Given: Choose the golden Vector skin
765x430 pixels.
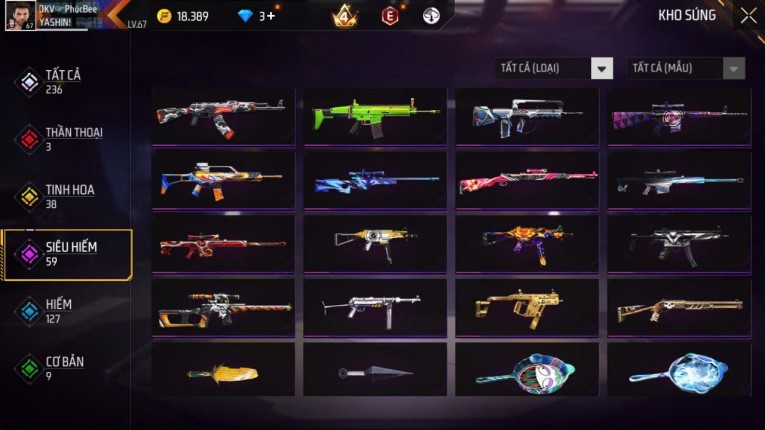Looking at the screenshot, I should click(x=527, y=307).
